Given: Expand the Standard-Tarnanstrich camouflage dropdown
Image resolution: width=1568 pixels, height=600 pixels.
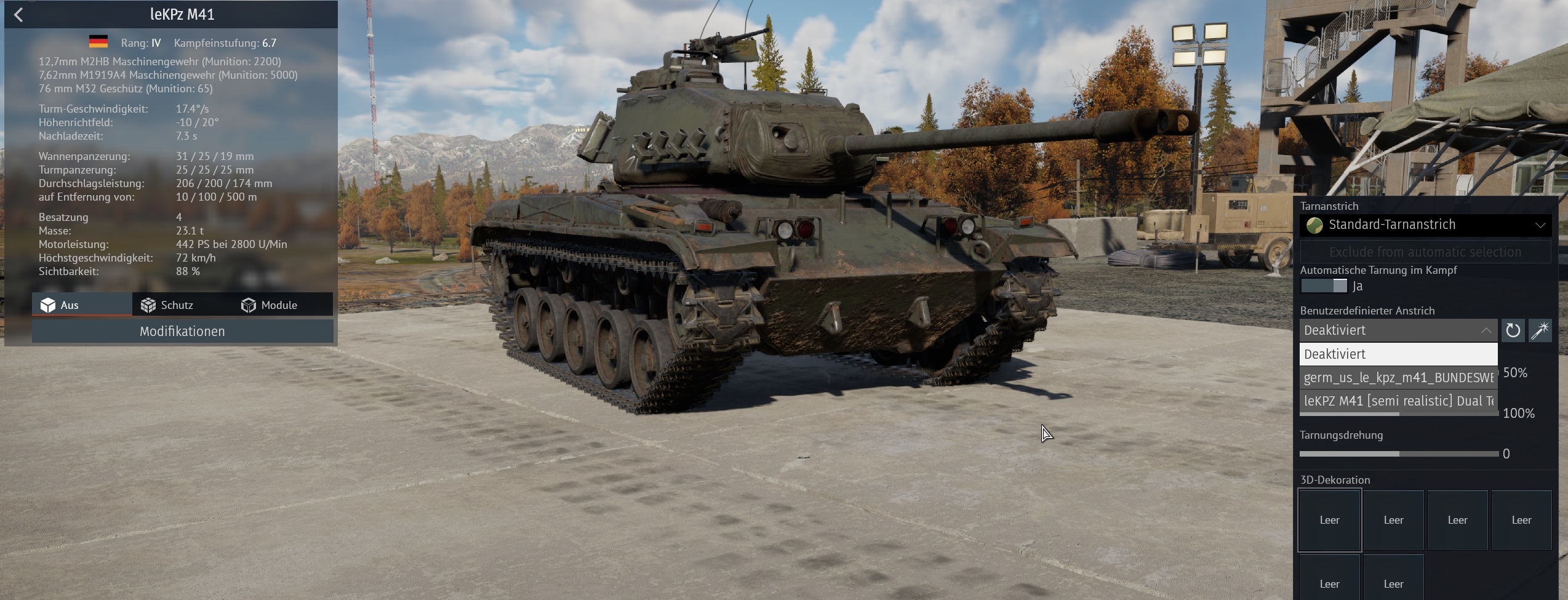Looking at the screenshot, I should click(1425, 225).
